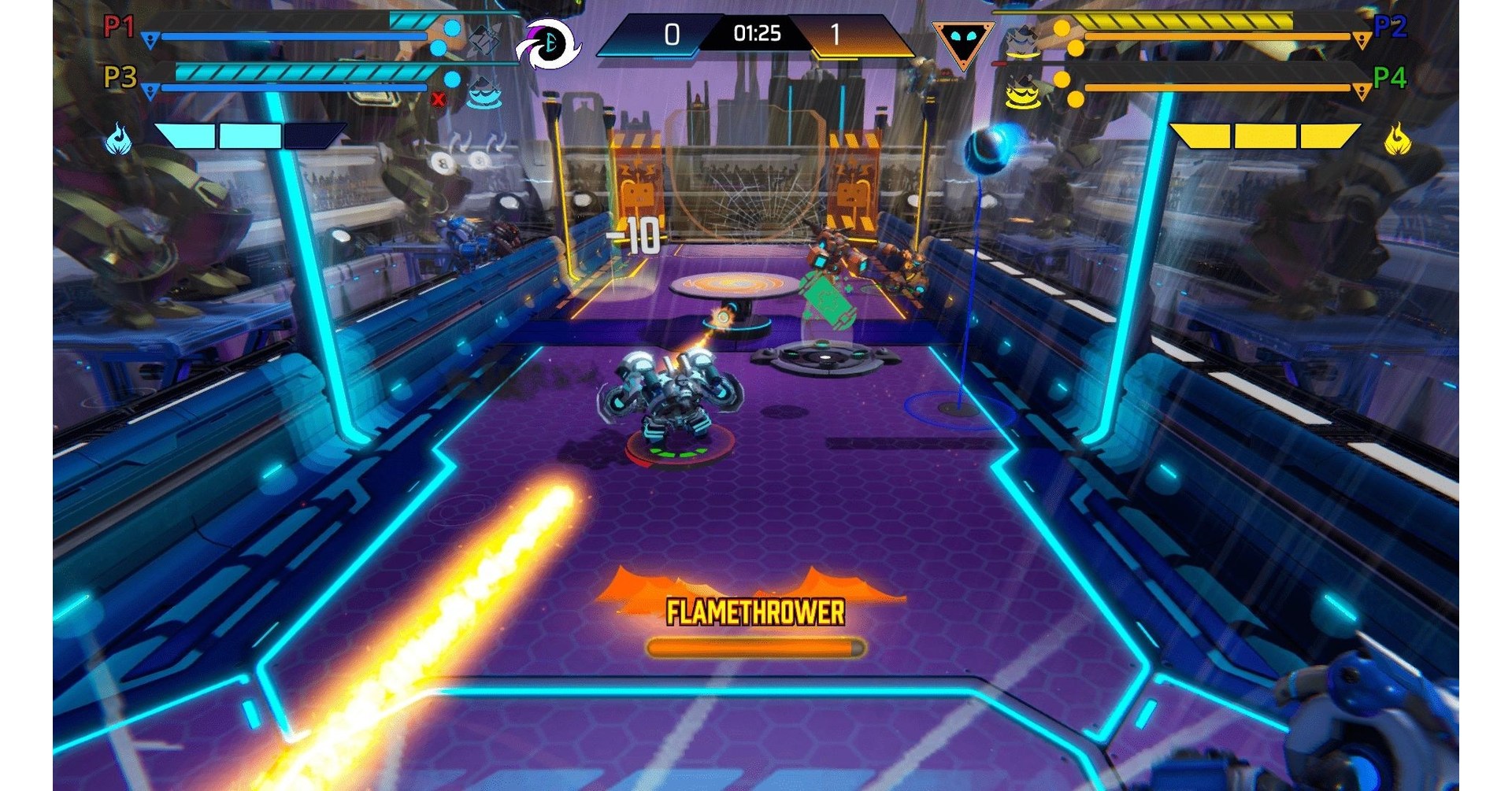The image size is (1512, 791).
Task: Click P2's crowned character portrait icon
Action: (1022, 39)
